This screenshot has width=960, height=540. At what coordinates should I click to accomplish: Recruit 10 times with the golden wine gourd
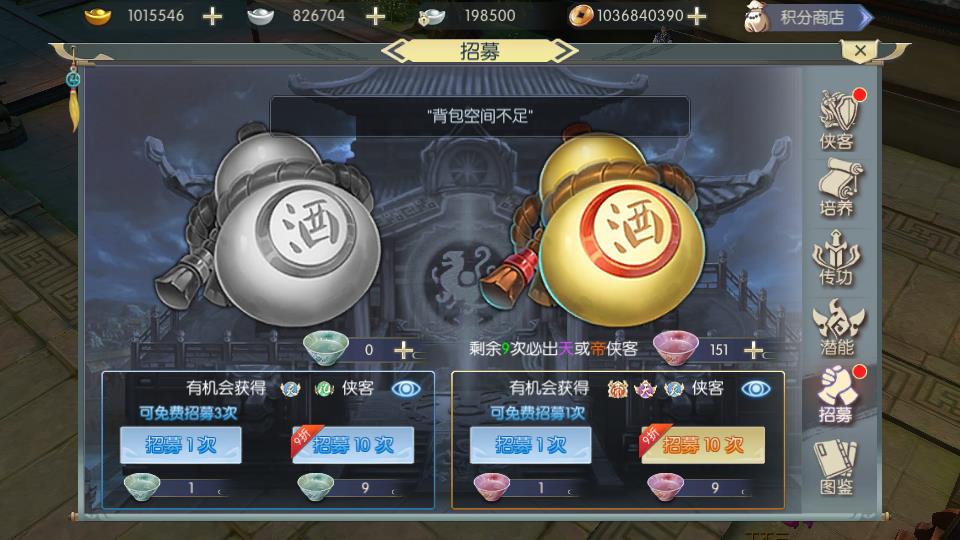pos(703,445)
